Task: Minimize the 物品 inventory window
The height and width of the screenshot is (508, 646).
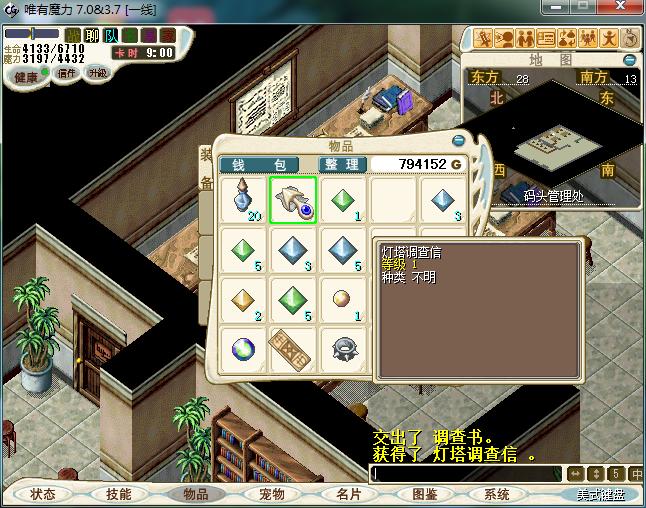Action: (458, 142)
